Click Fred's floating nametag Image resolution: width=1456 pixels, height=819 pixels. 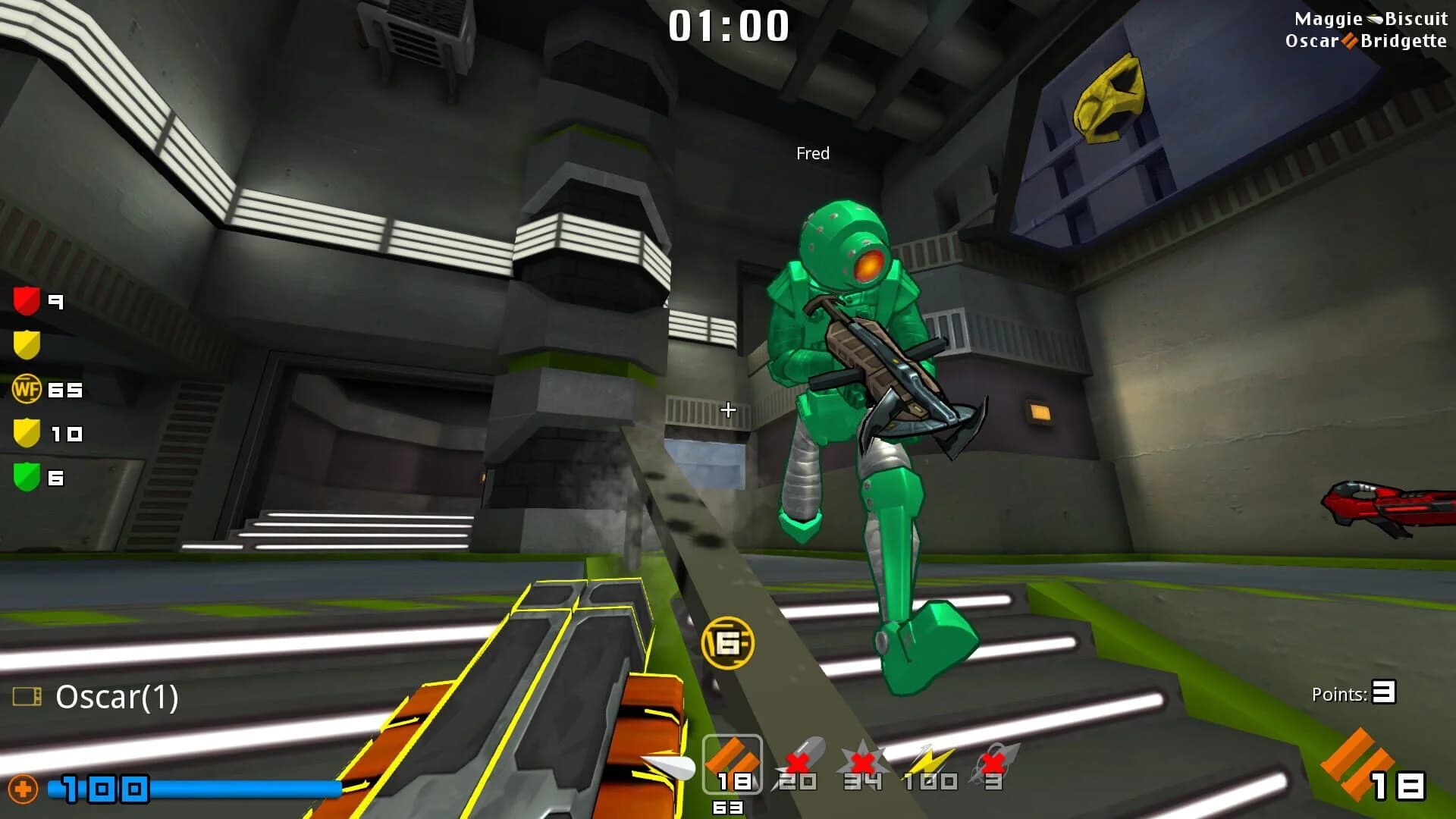coord(812,153)
